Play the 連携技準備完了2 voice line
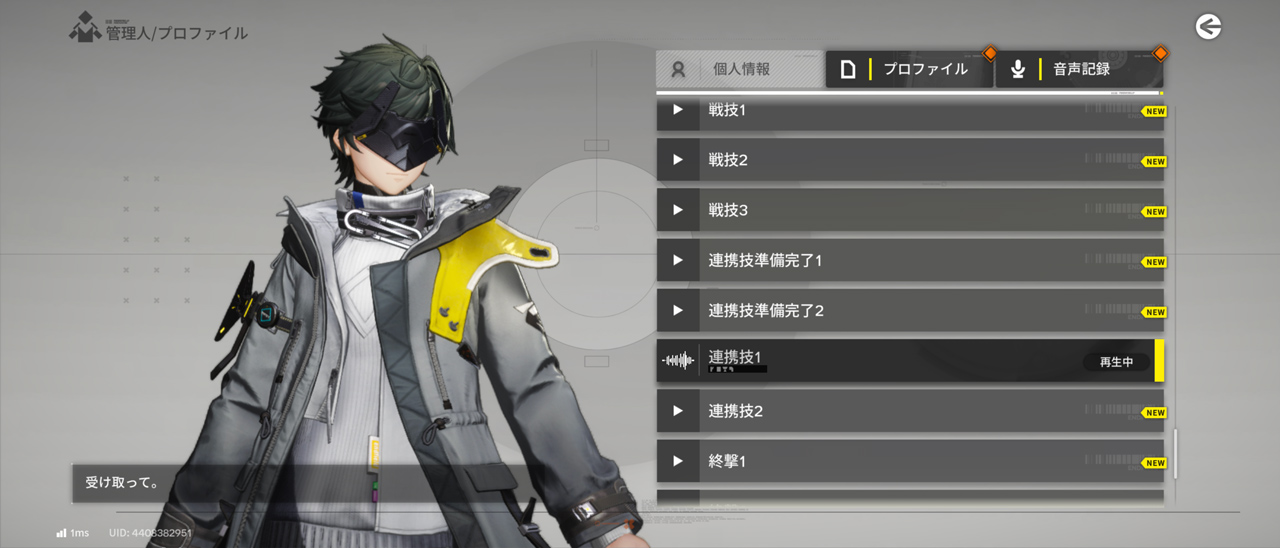Image resolution: width=1280 pixels, height=548 pixels. point(678,310)
